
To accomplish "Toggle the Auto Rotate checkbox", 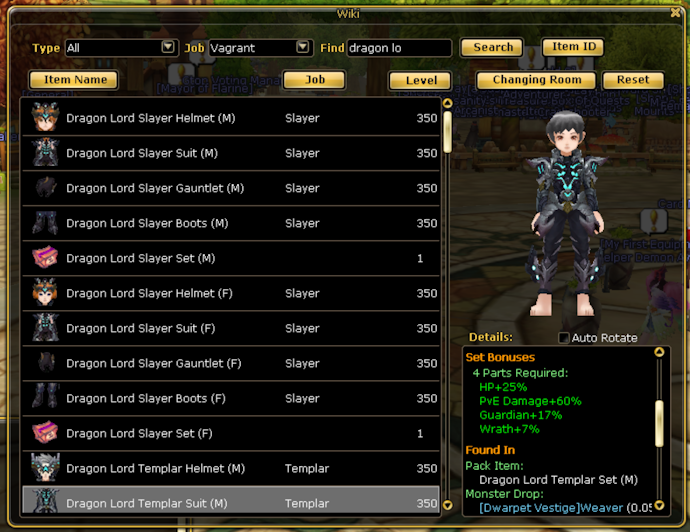I will [x=564, y=338].
